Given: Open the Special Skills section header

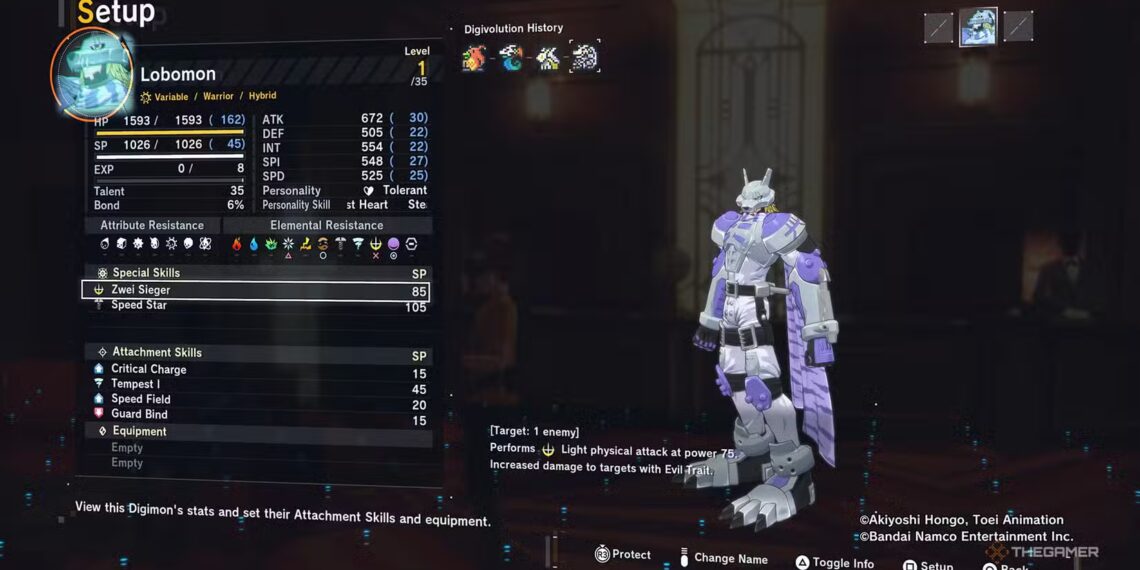Looking at the screenshot, I should tap(145, 273).
